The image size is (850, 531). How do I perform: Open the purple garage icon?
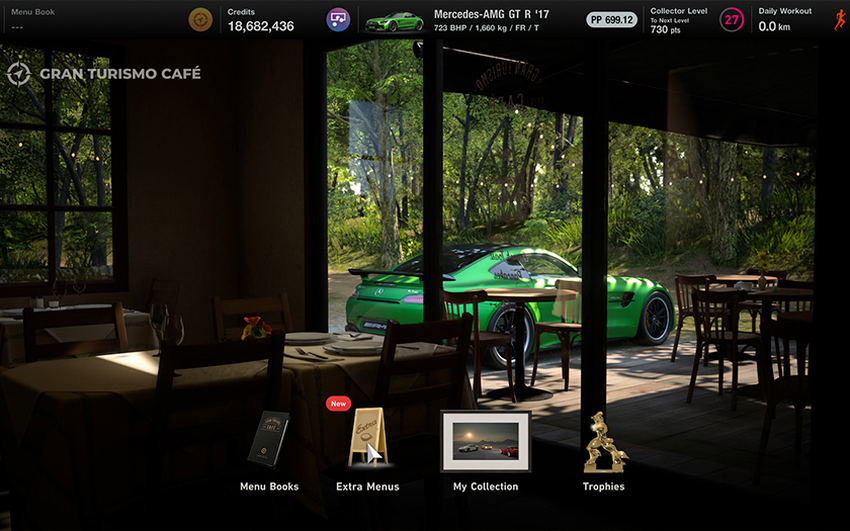tap(338, 19)
